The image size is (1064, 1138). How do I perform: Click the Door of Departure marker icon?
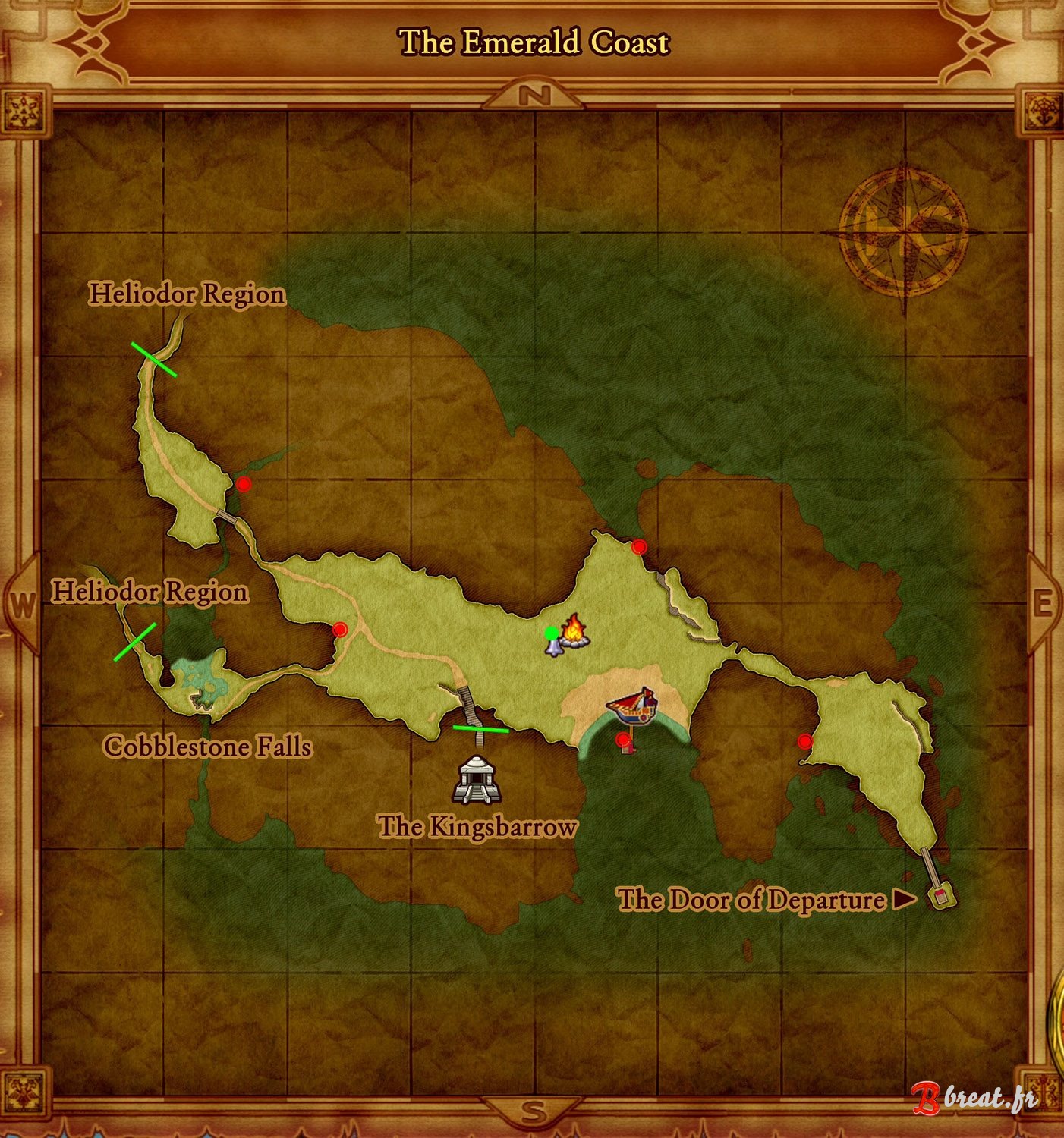pos(941,897)
